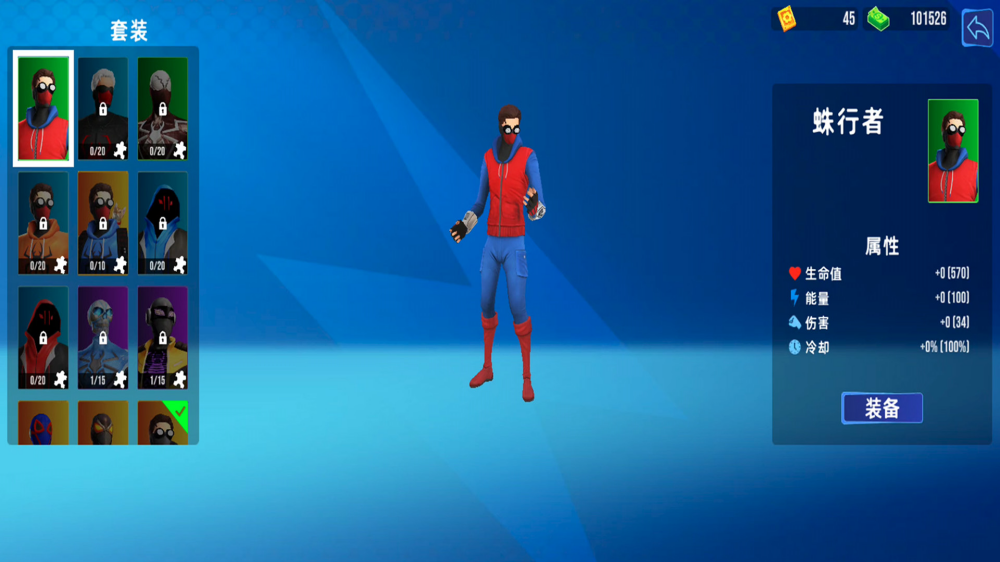The image size is (1000, 562).
Task: Choose the locked black and yellow suit
Action: coord(162,338)
